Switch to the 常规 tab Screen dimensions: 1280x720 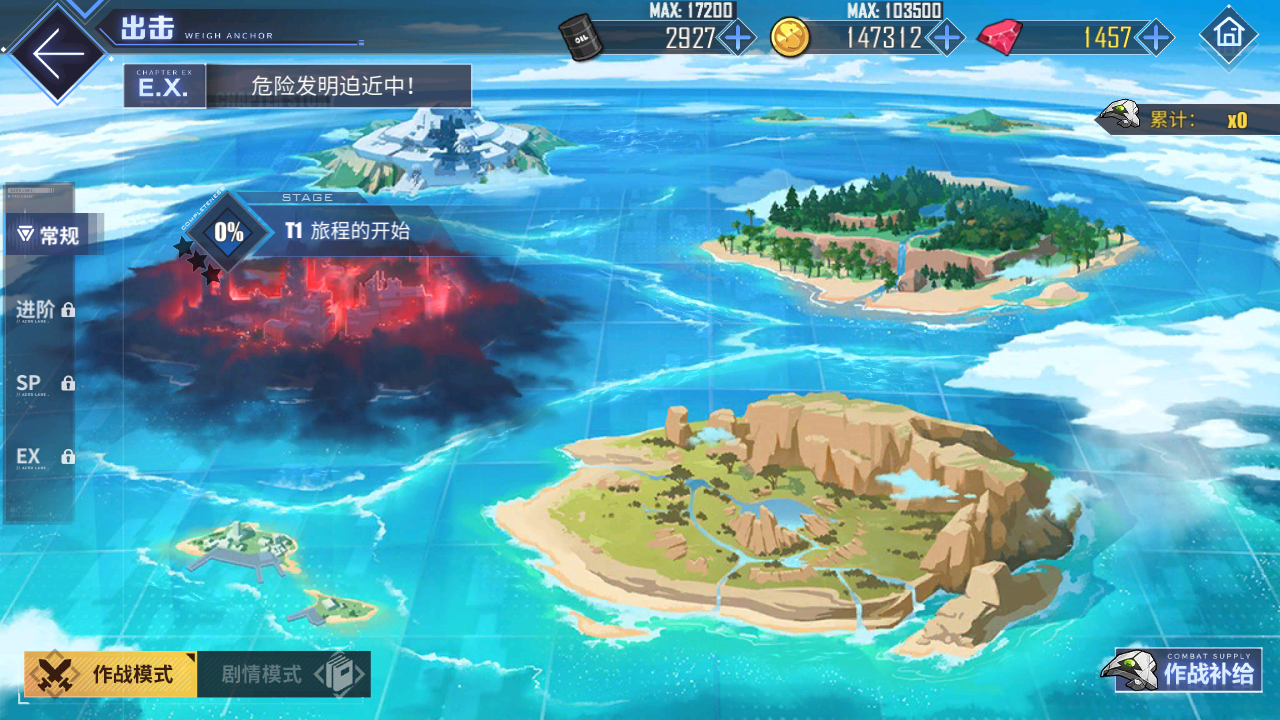click(x=50, y=236)
